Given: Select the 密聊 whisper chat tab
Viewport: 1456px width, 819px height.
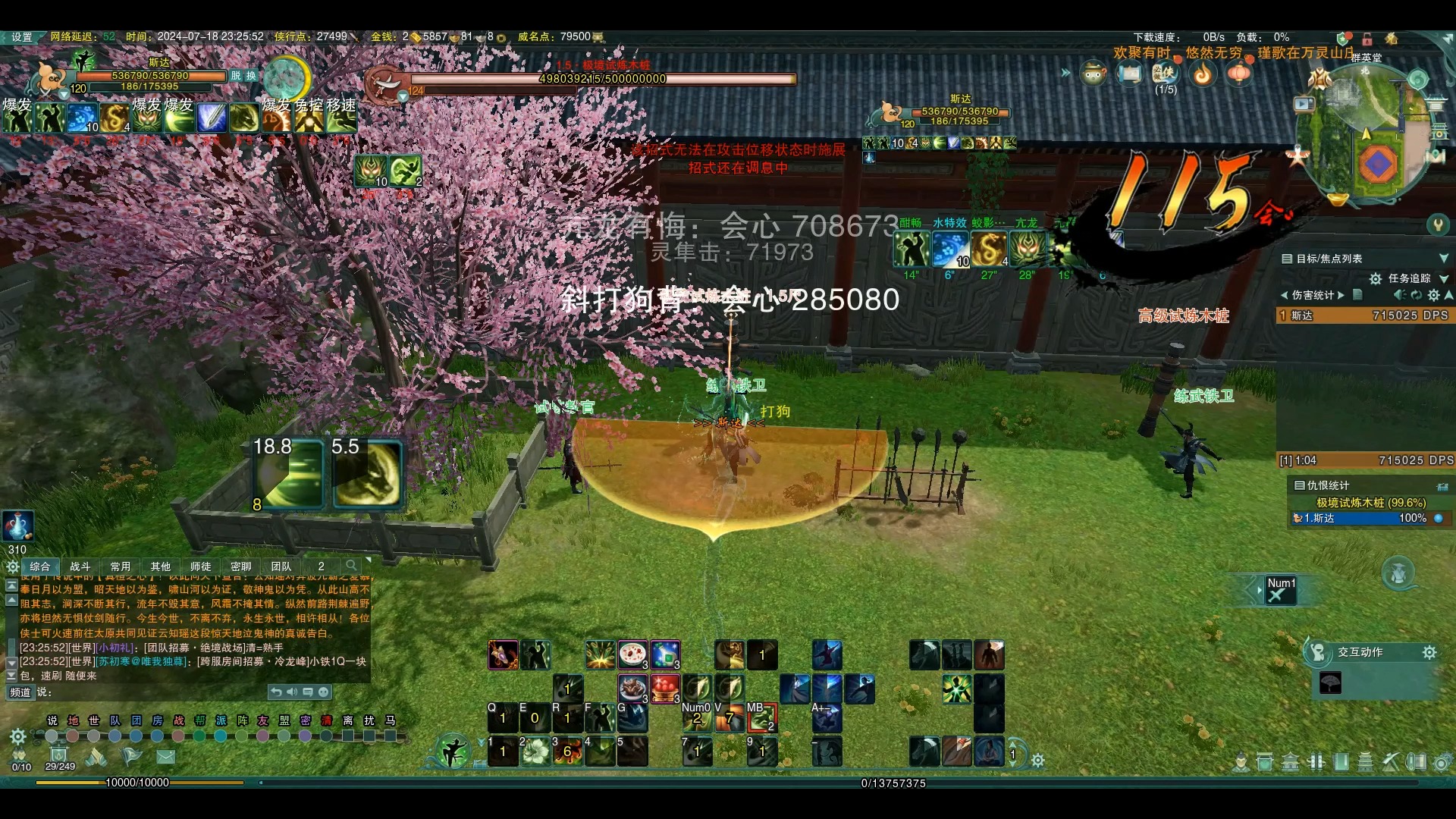Looking at the screenshot, I should (x=240, y=566).
